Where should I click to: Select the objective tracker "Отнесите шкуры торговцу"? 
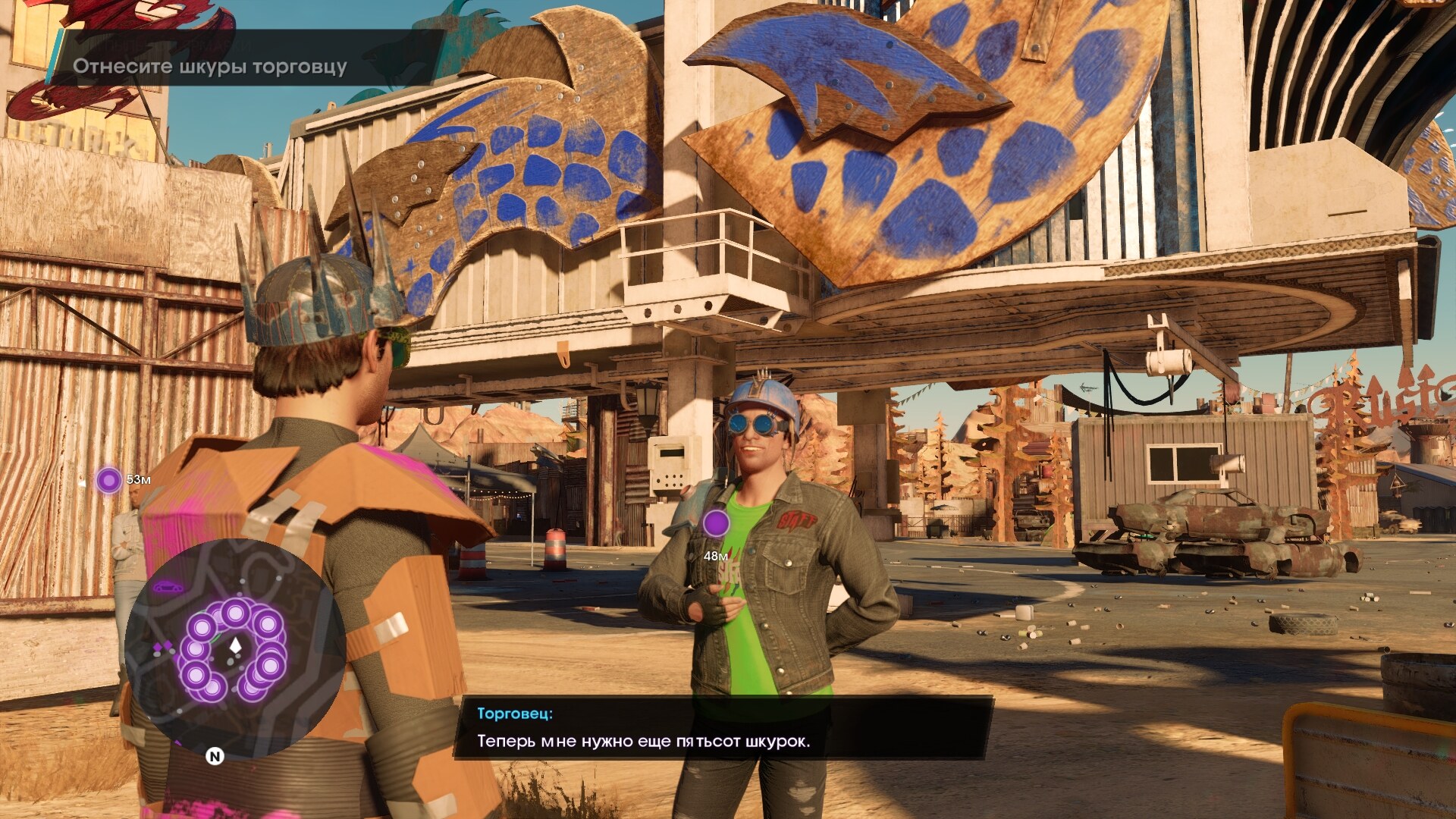(x=209, y=67)
